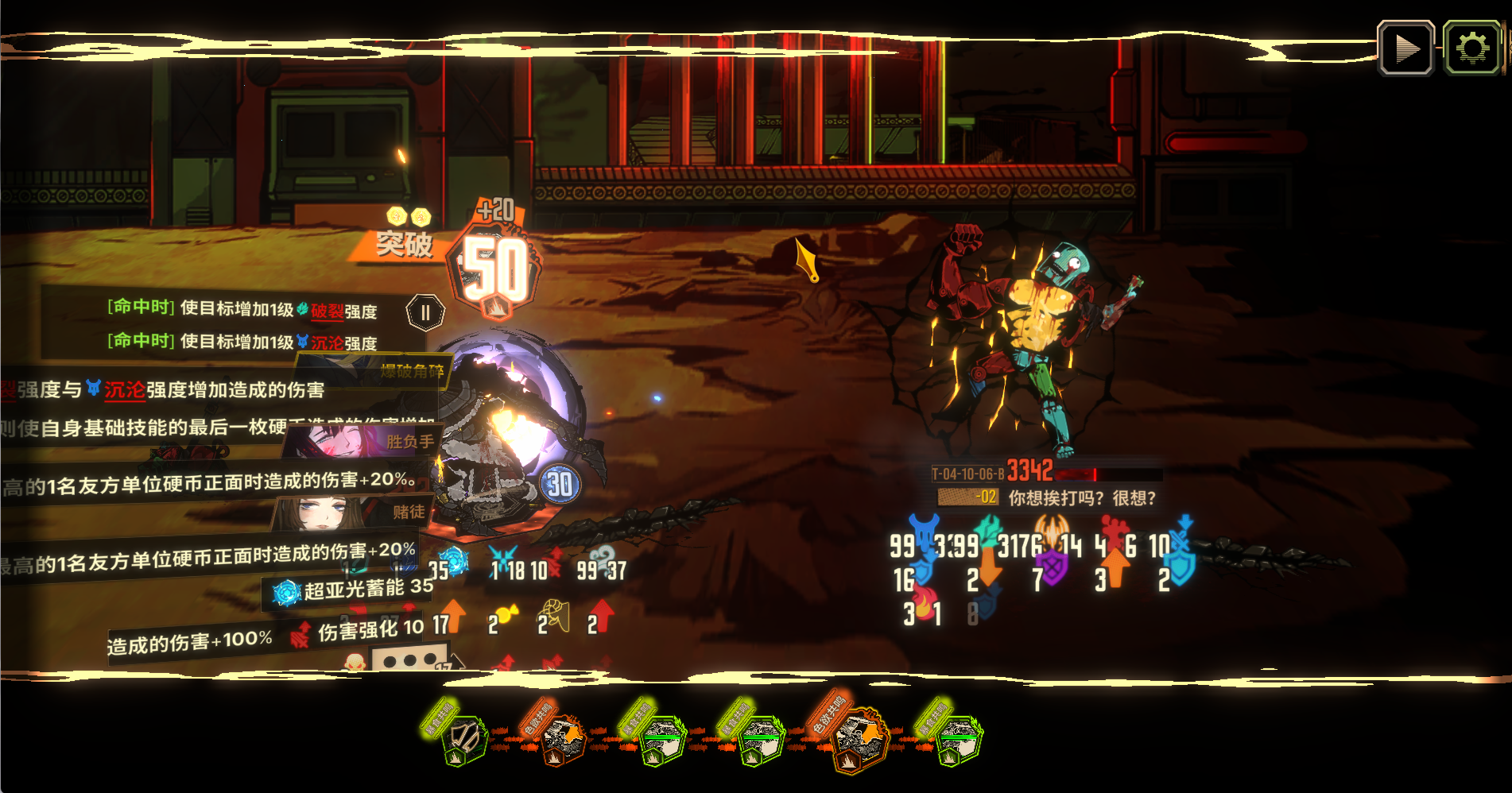The height and width of the screenshot is (793, 1512).
Task: Select the last green skill slot in the chain
Action: coord(957,741)
